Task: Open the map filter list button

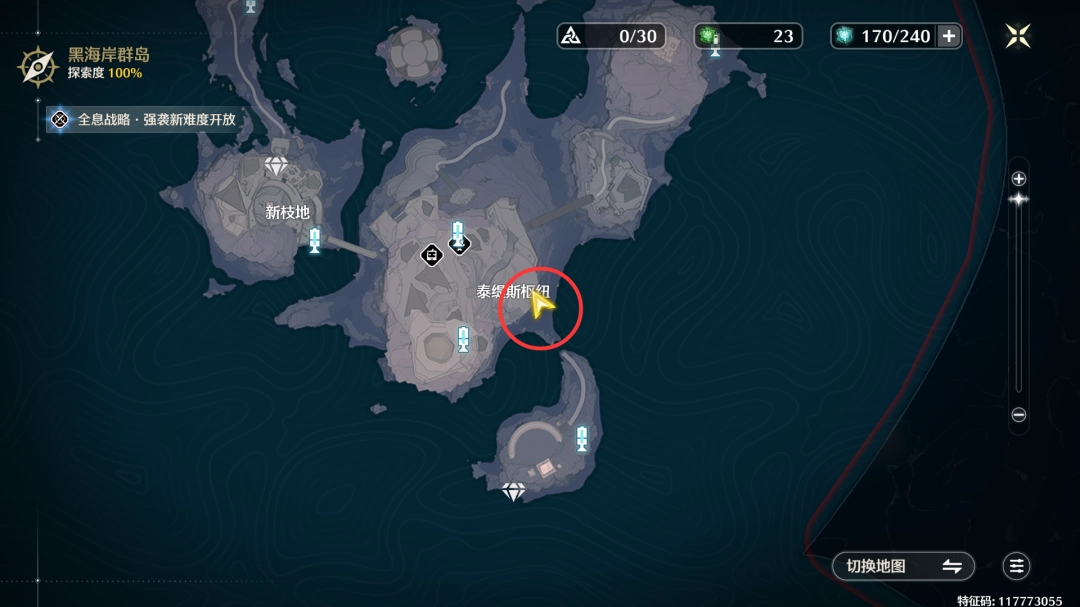Action: pyautogui.click(x=1017, y=566)
